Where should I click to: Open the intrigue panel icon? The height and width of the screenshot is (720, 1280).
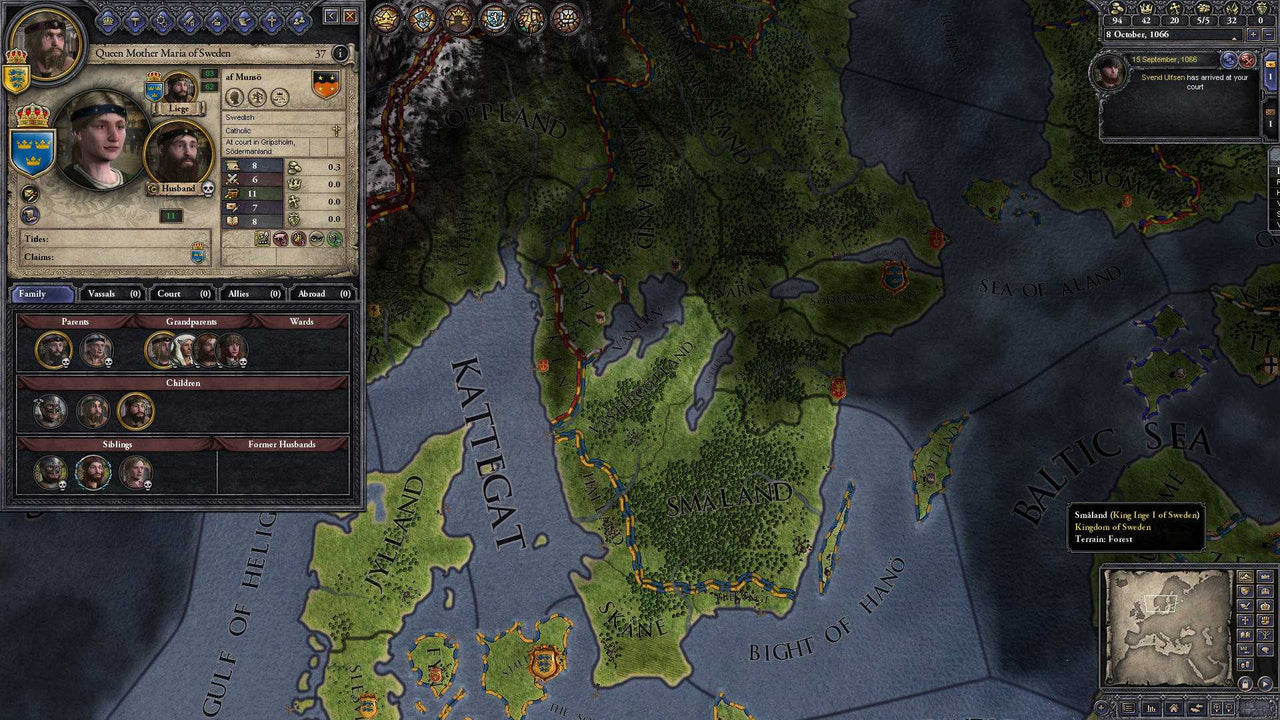[162, 20]
